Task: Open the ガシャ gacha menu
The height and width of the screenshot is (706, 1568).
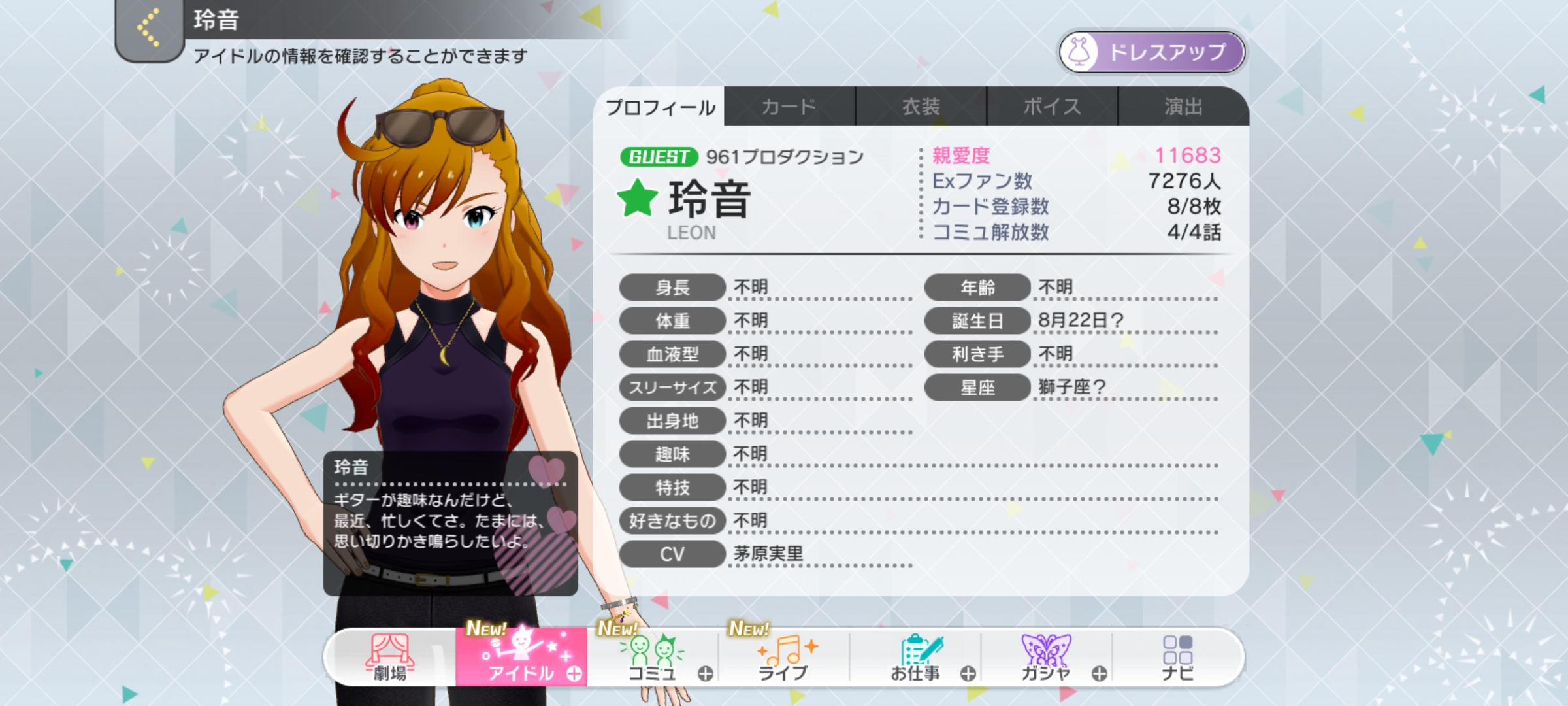Action: [x=1047, y=658]
